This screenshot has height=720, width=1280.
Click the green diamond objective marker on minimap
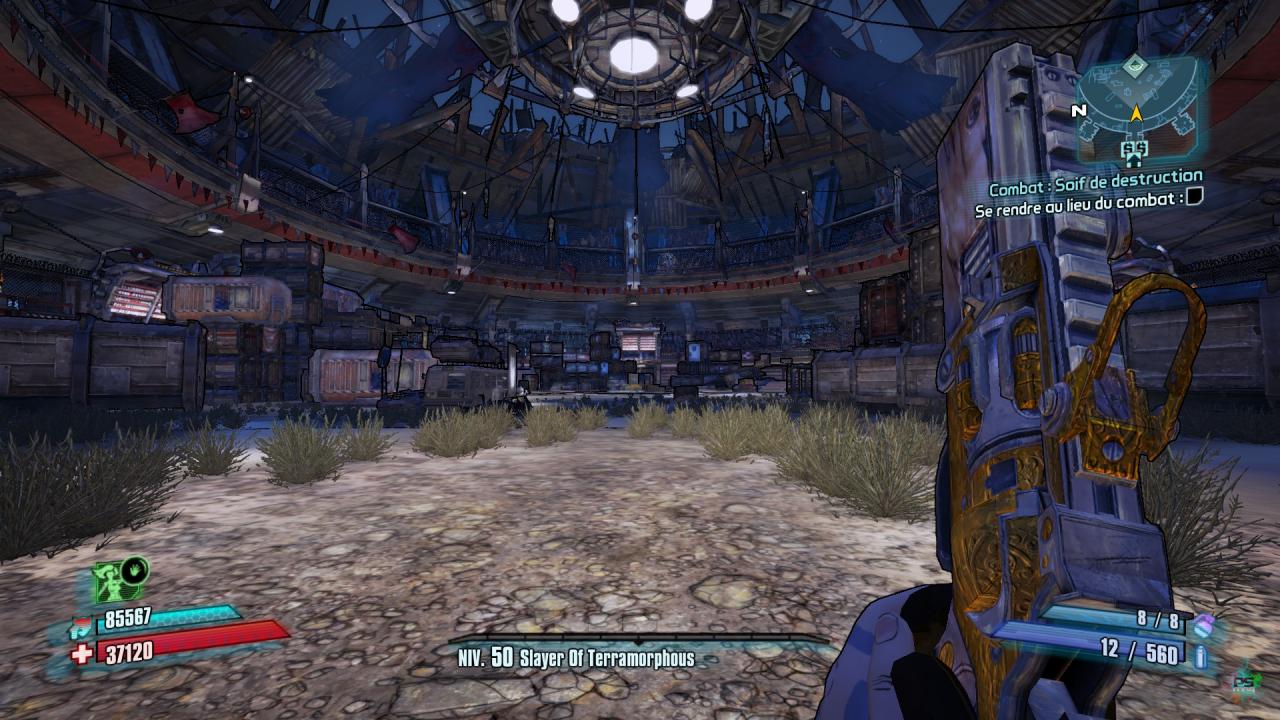[x=1133, y=67]
